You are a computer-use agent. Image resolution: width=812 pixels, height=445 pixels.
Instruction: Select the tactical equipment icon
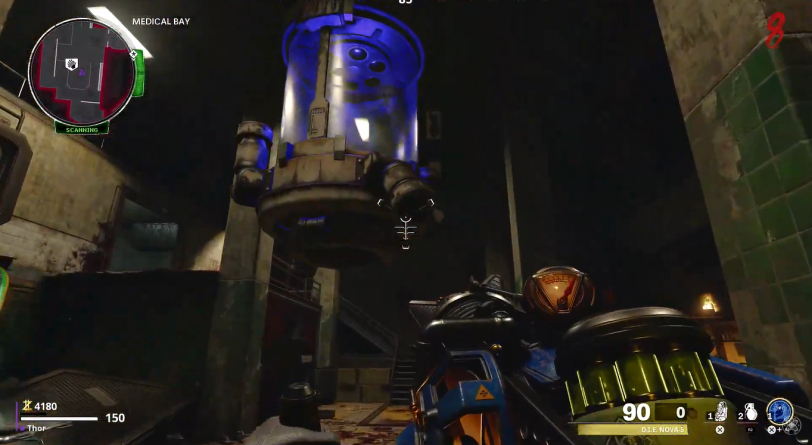pyautogui.click(x=720, y=411)
